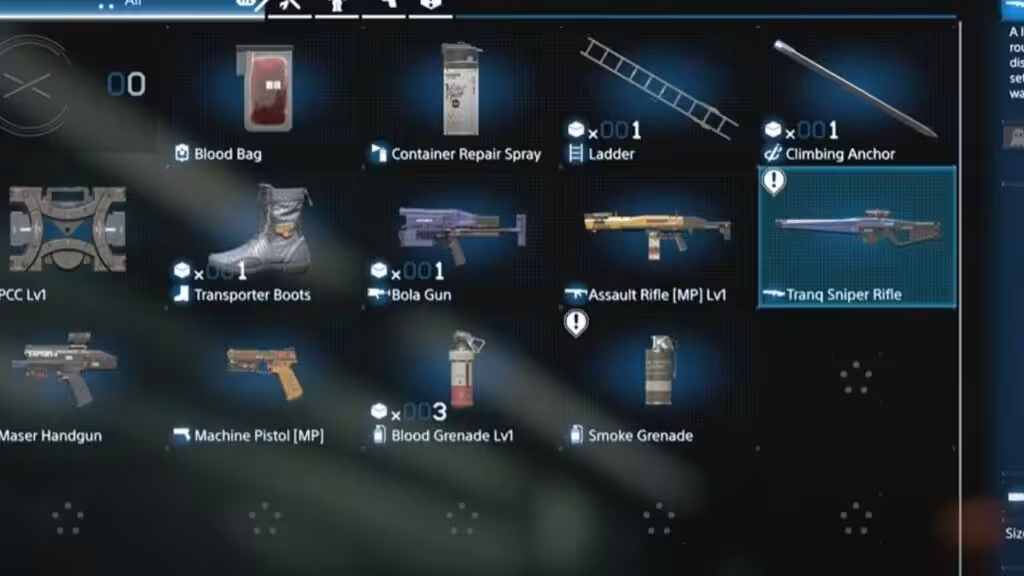Choose the Maser Handgun
Screen dimensions: 1024x576
(67, 378)
